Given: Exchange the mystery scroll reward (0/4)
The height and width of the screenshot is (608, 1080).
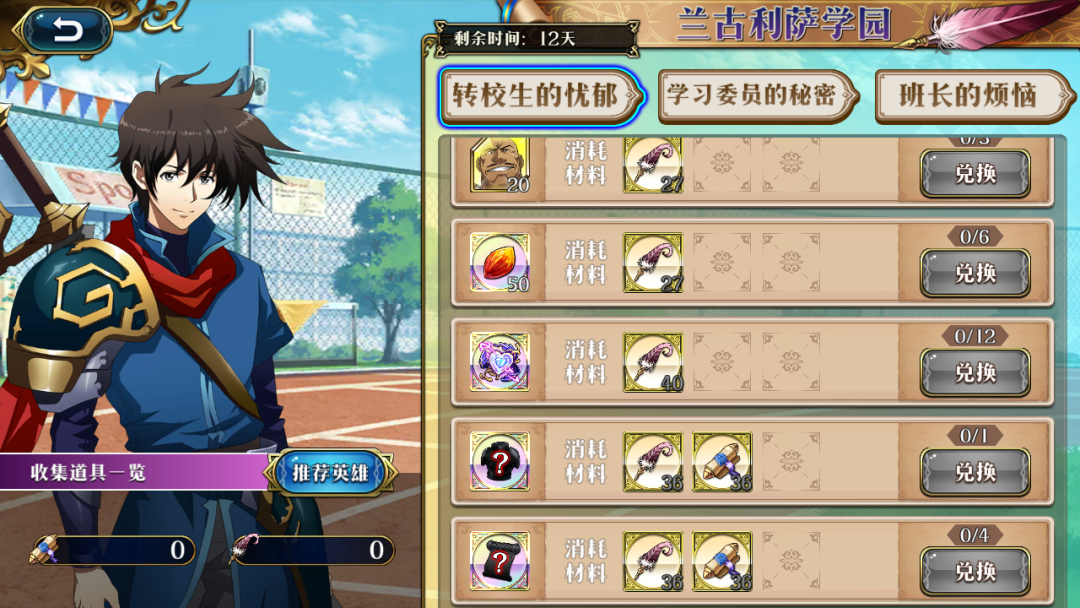Looking at the screenshot, I should 975,571.
